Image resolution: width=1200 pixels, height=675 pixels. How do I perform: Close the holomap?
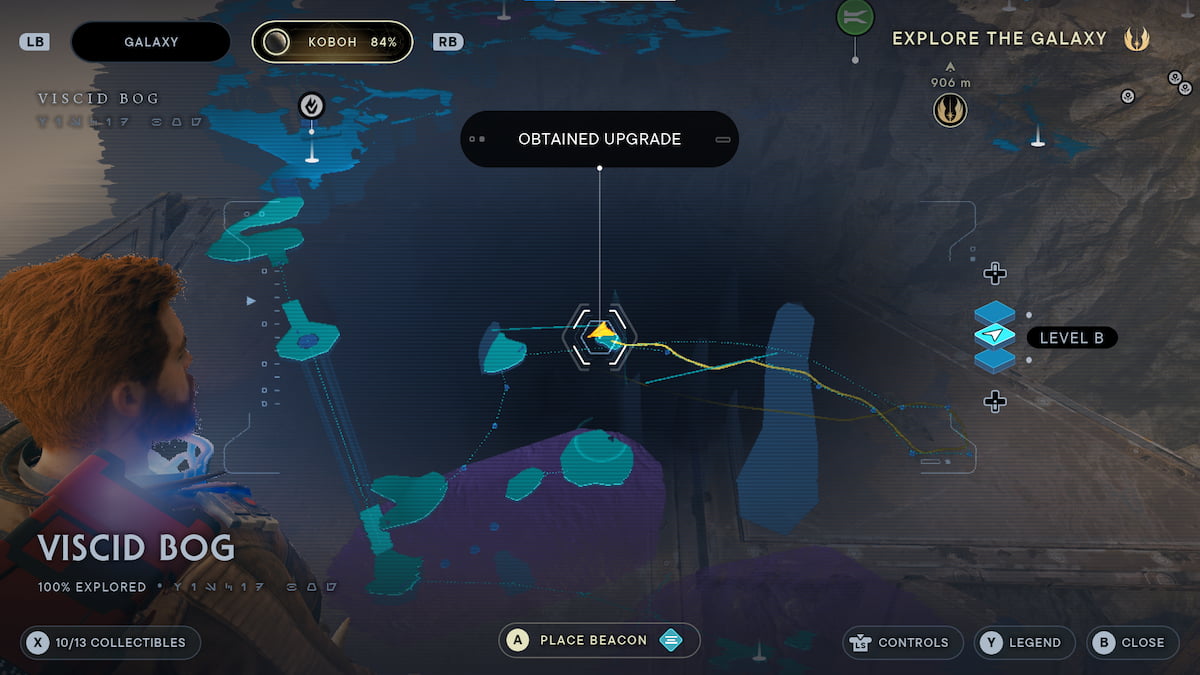pos(1132,642)
